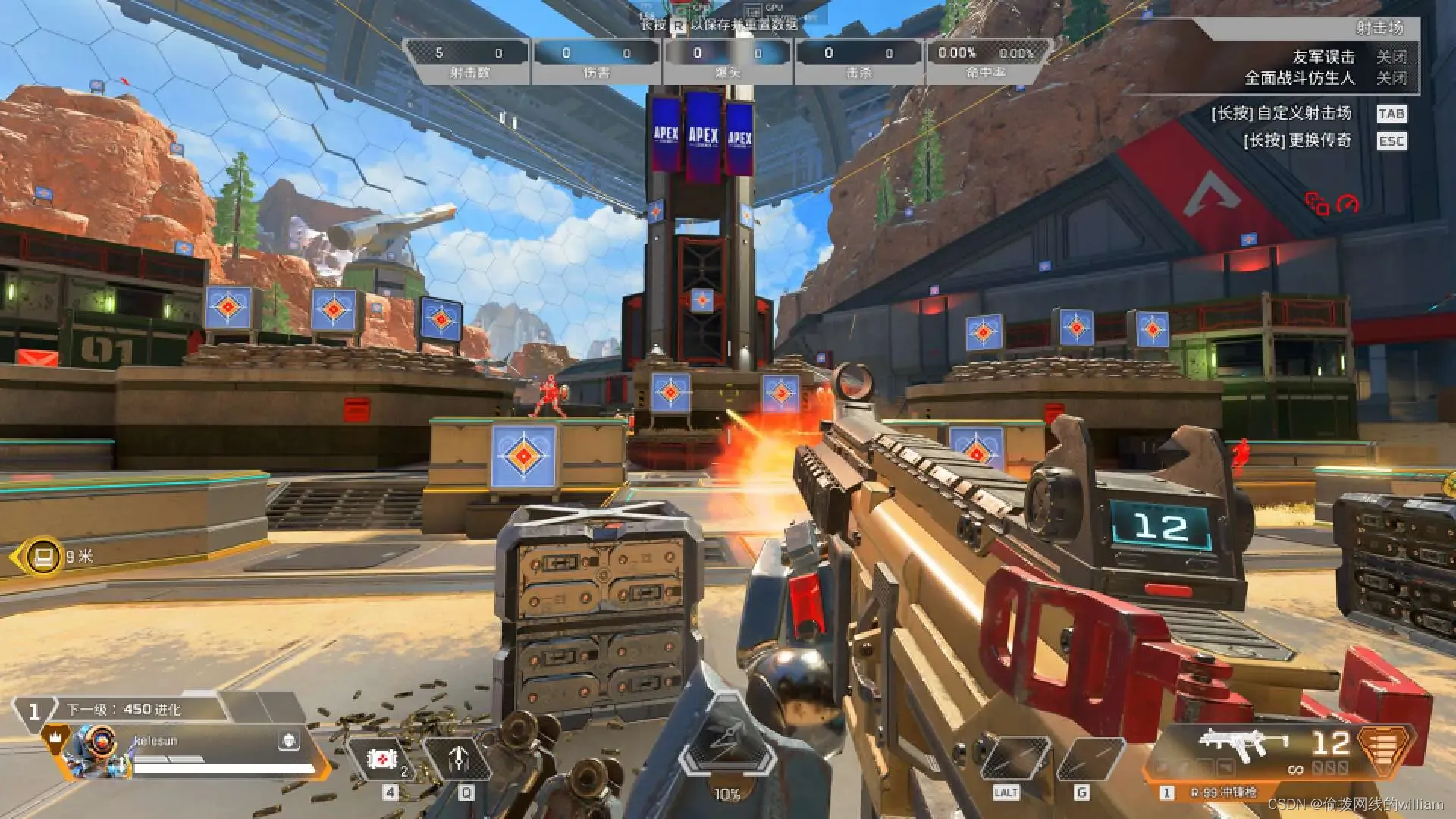This screenshot has height=819, width=1456.
Task: Click the skull icon on player banner
Action: (288, 741)
